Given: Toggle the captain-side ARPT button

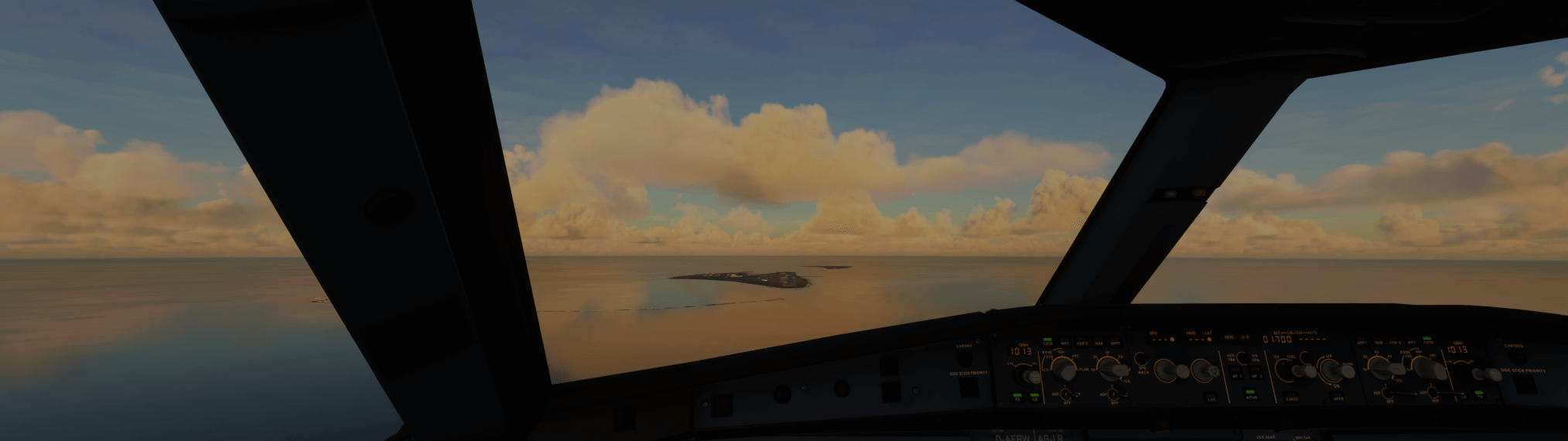Looking at the screenshot, I should [1115, 343].
